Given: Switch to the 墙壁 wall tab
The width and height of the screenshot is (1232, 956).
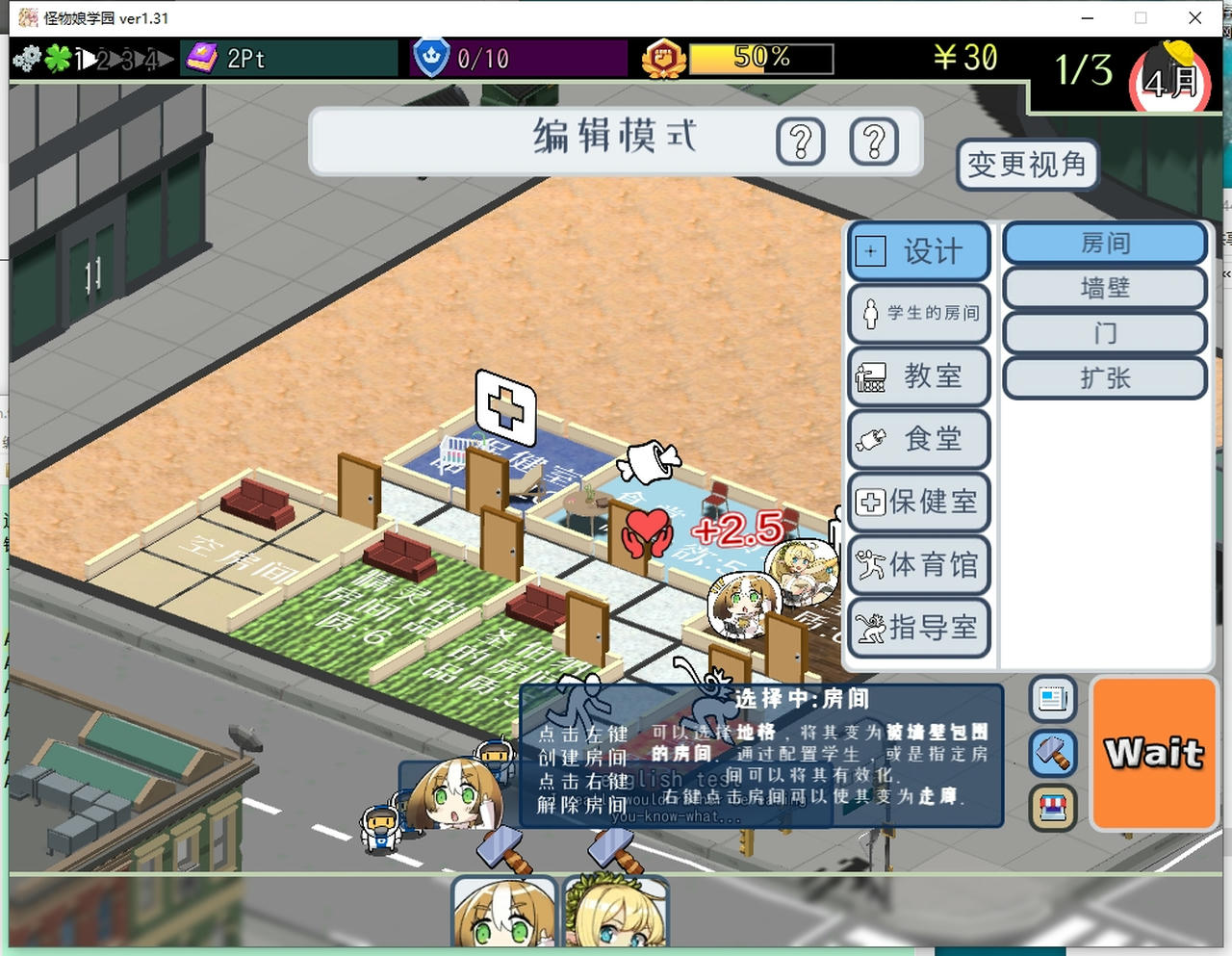Looking at the screenshot, I should [1104, 288].
